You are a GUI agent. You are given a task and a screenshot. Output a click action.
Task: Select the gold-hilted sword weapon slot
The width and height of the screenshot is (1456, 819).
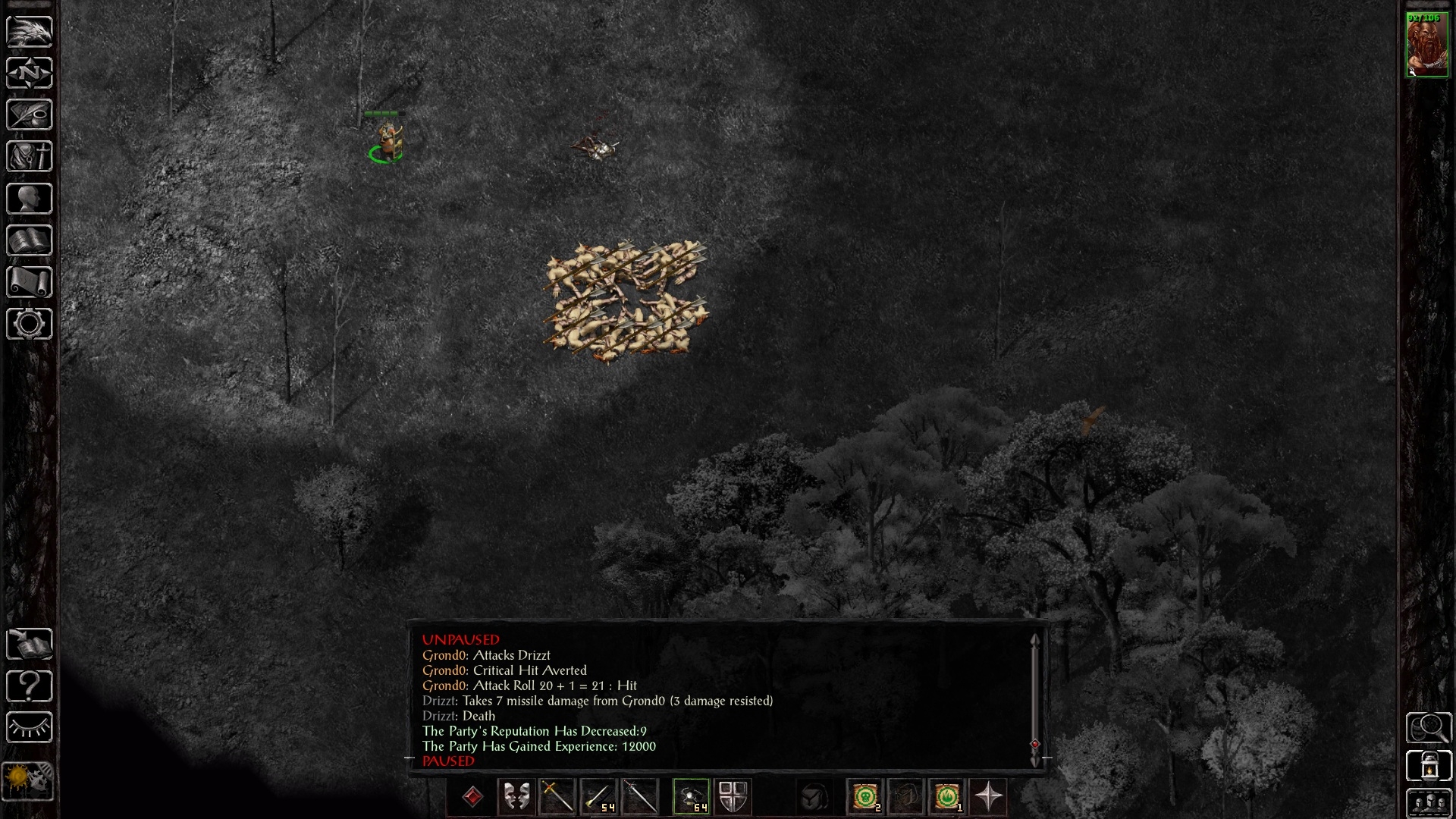(557, 797)
